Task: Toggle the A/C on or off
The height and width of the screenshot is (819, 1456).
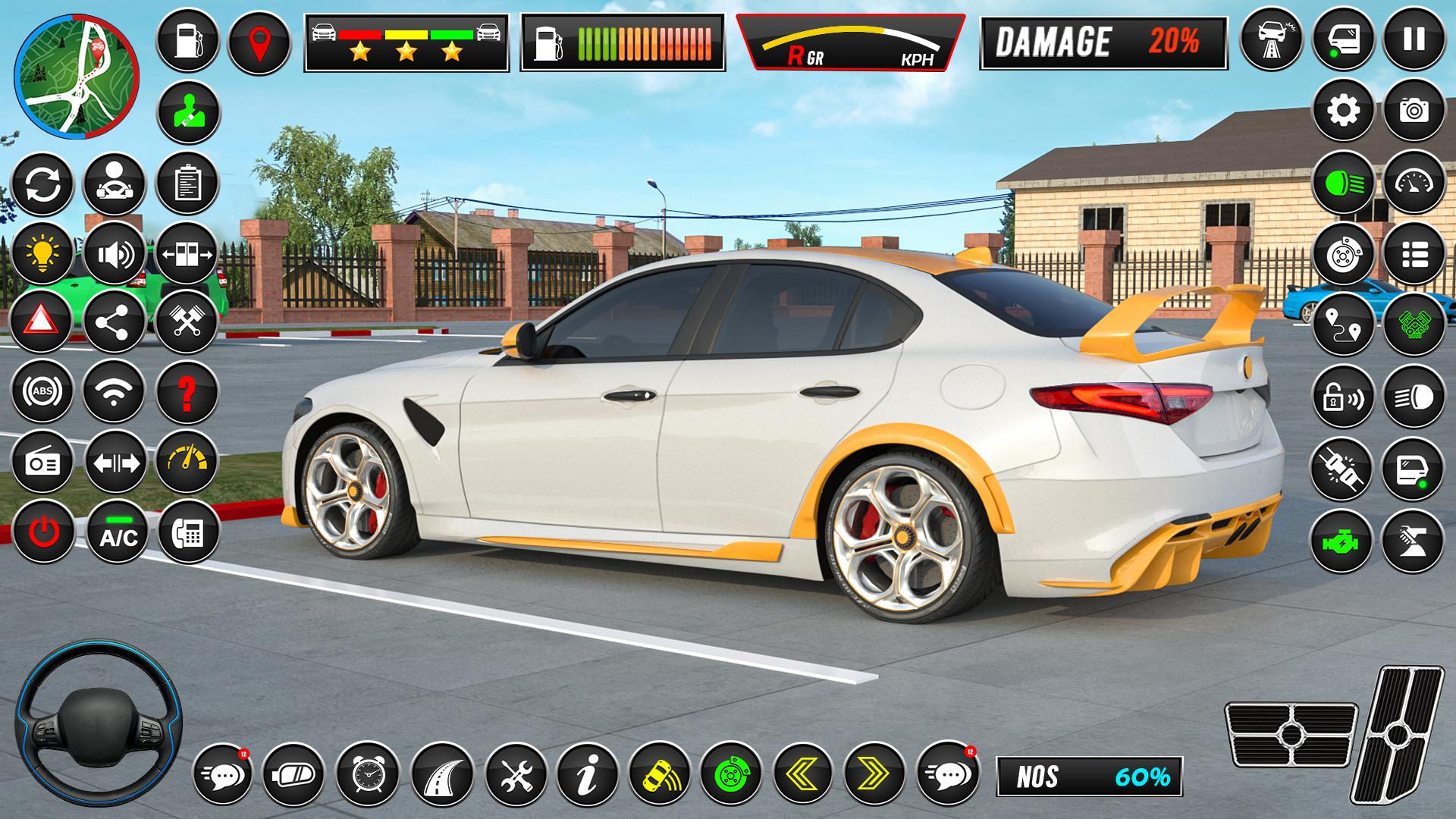Action: [x=114, y=533]
